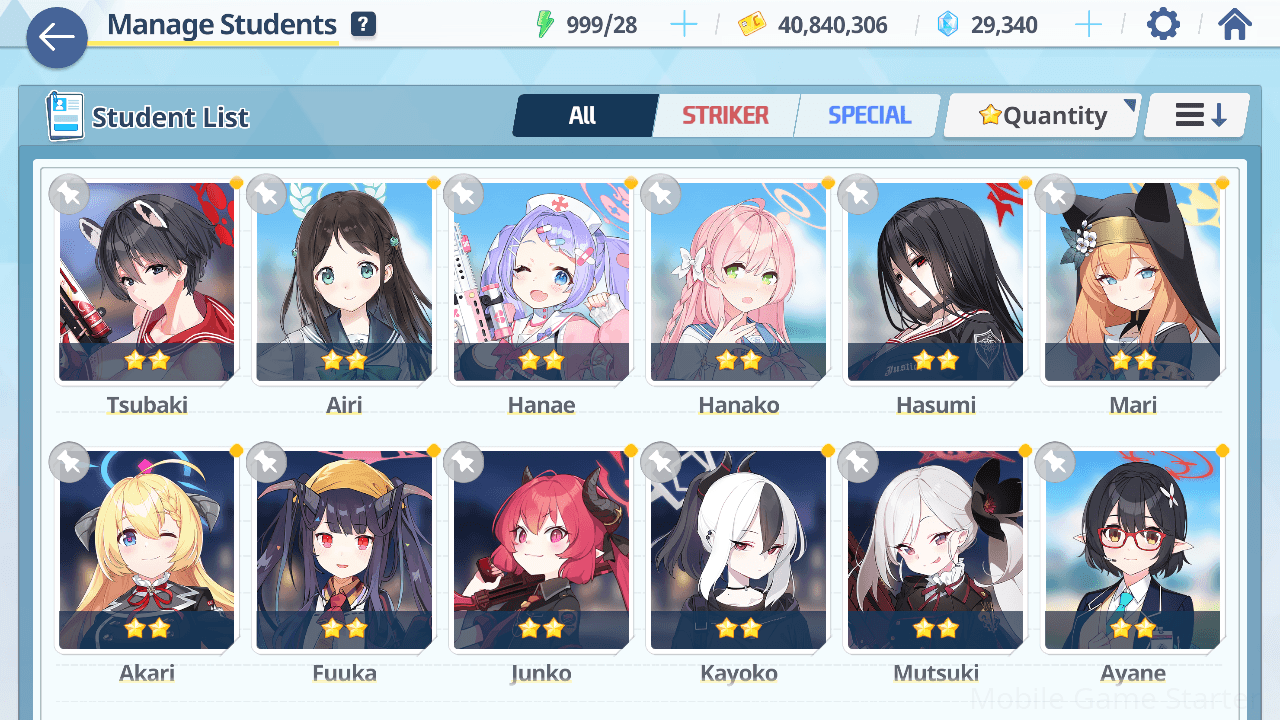Select the Kayoko student card

738,550
